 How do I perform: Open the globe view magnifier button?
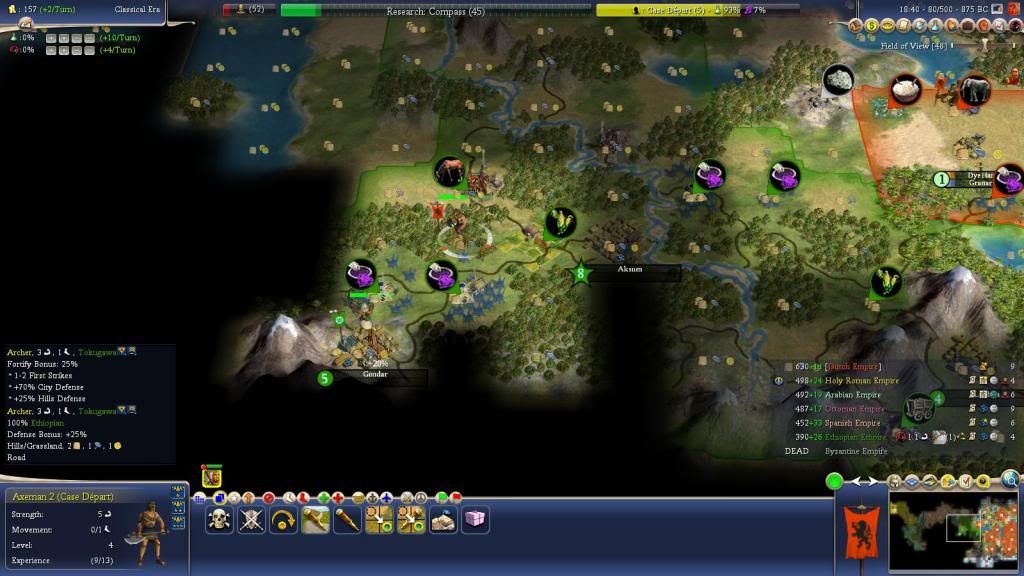[x=1010, y=481]
